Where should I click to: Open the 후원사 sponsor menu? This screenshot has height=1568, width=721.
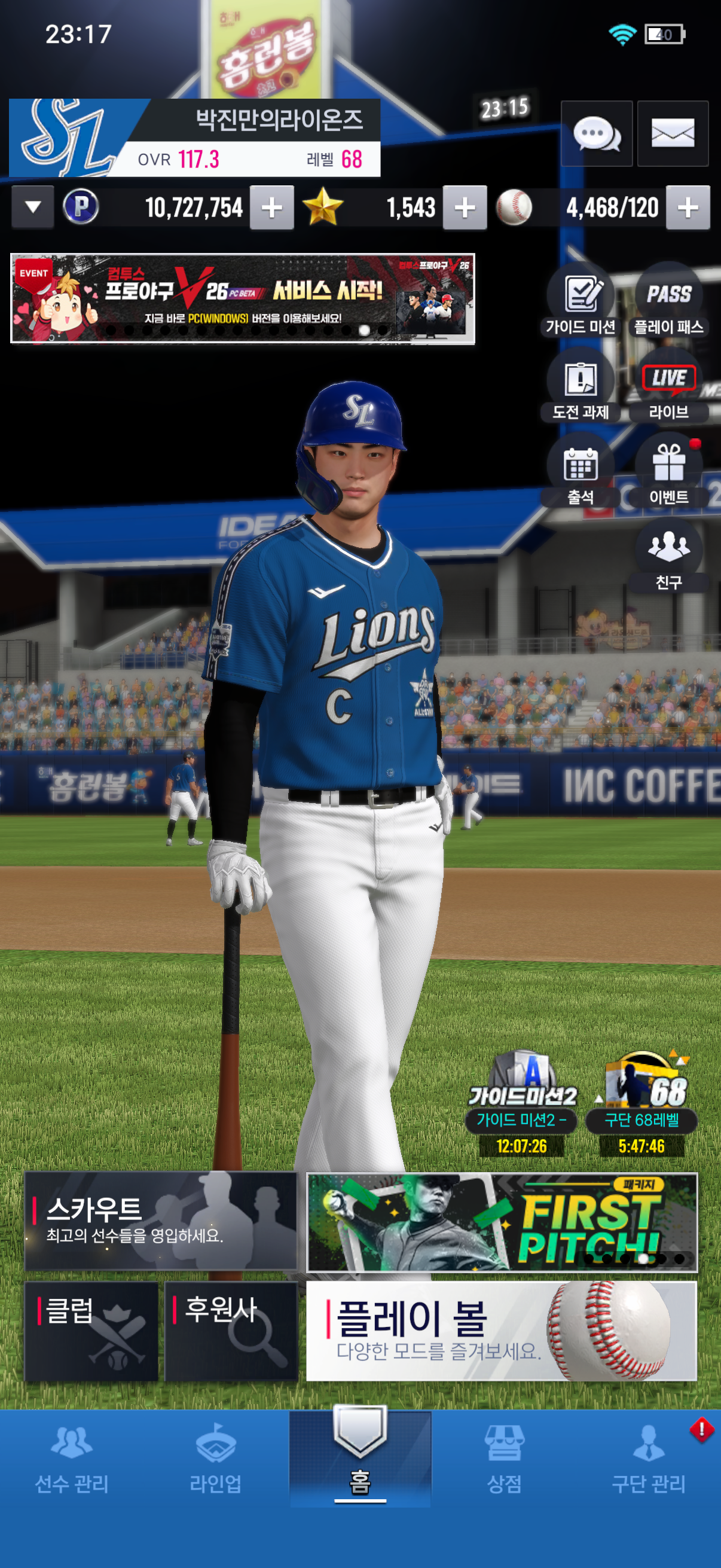(x=231, y=1331)
